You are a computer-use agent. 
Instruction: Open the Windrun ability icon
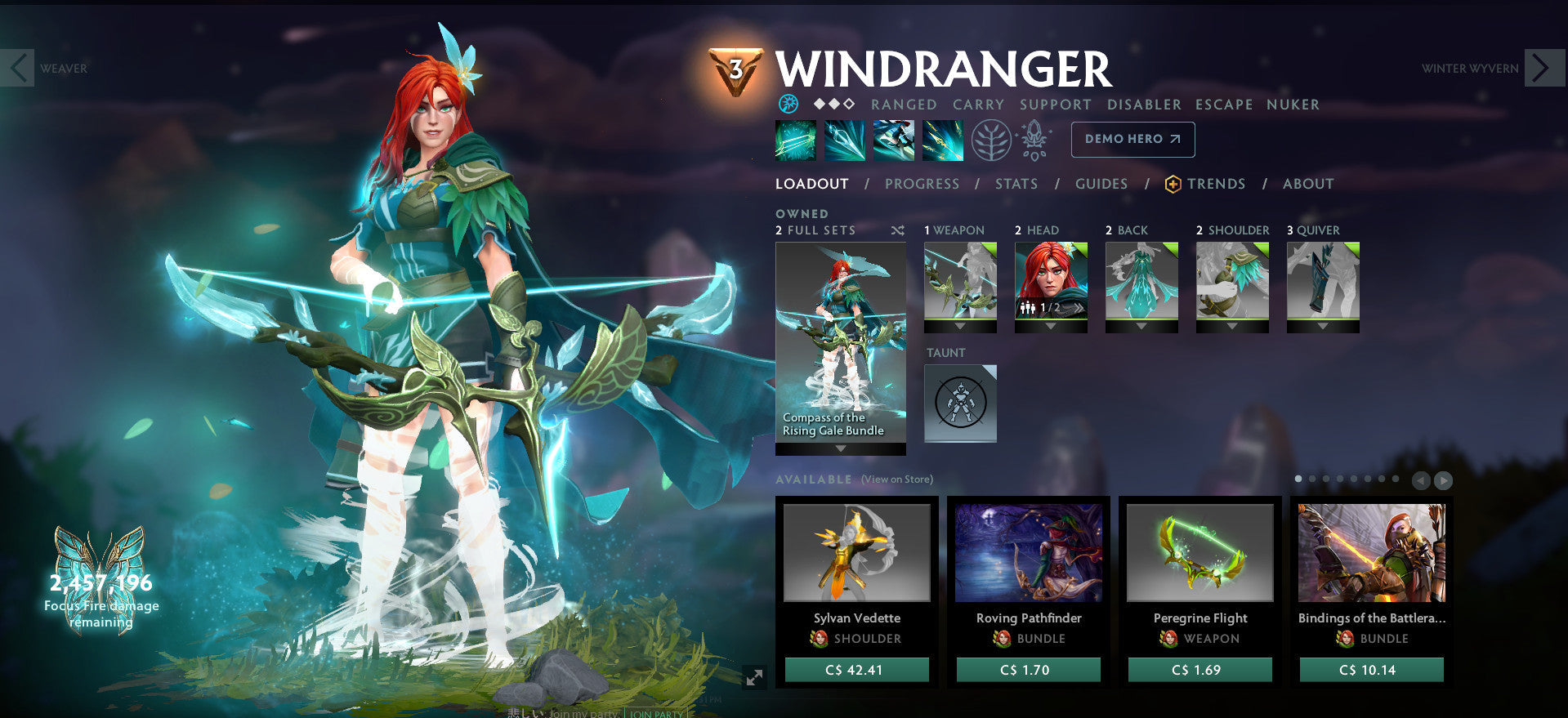(x=893, y=140)
